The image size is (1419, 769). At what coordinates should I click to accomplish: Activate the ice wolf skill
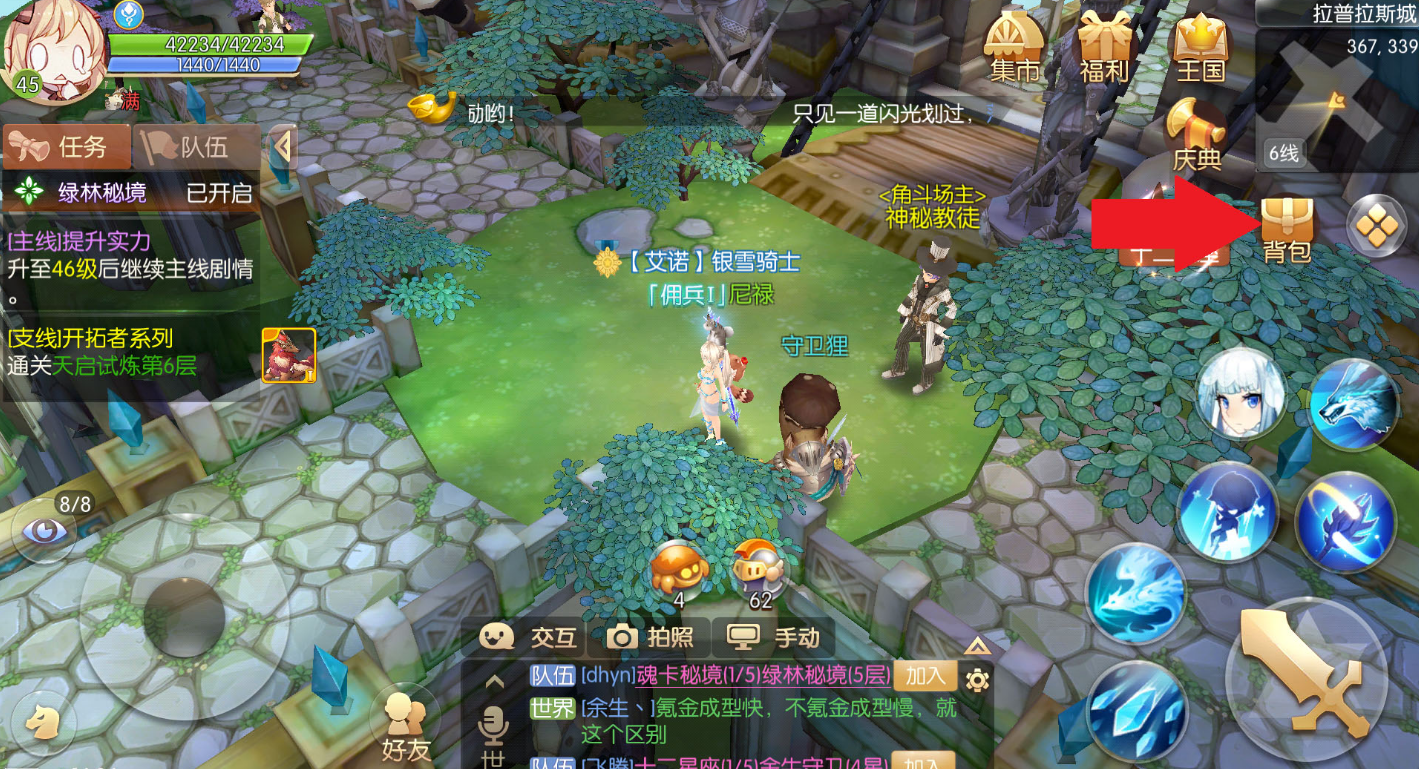(1352, 402)
